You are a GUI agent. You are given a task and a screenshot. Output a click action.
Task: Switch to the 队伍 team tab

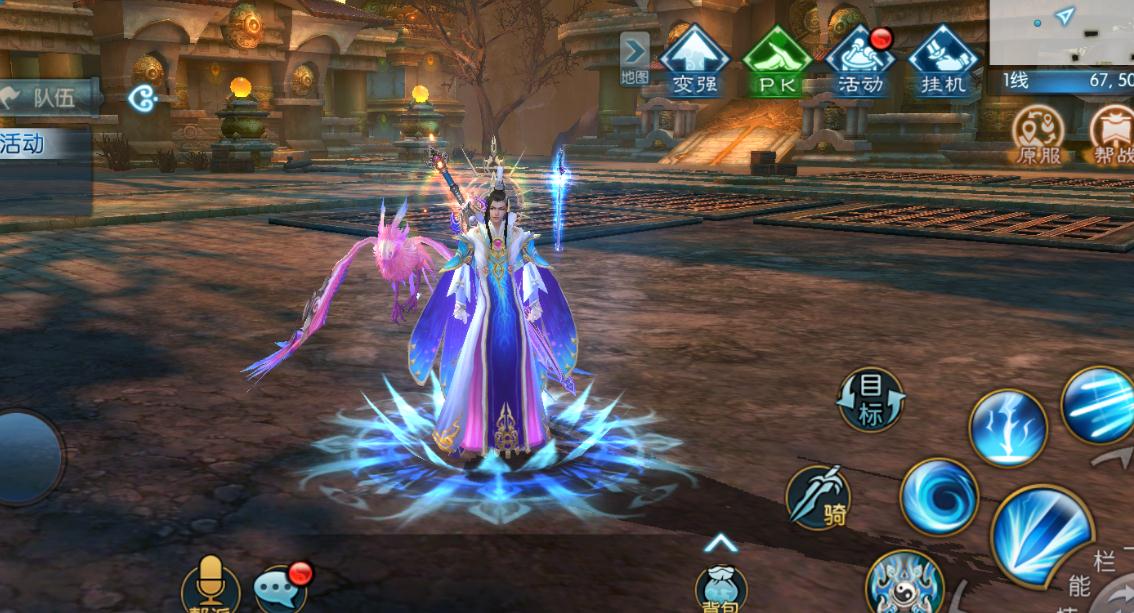pyautogui.click(x=50, y=97)
